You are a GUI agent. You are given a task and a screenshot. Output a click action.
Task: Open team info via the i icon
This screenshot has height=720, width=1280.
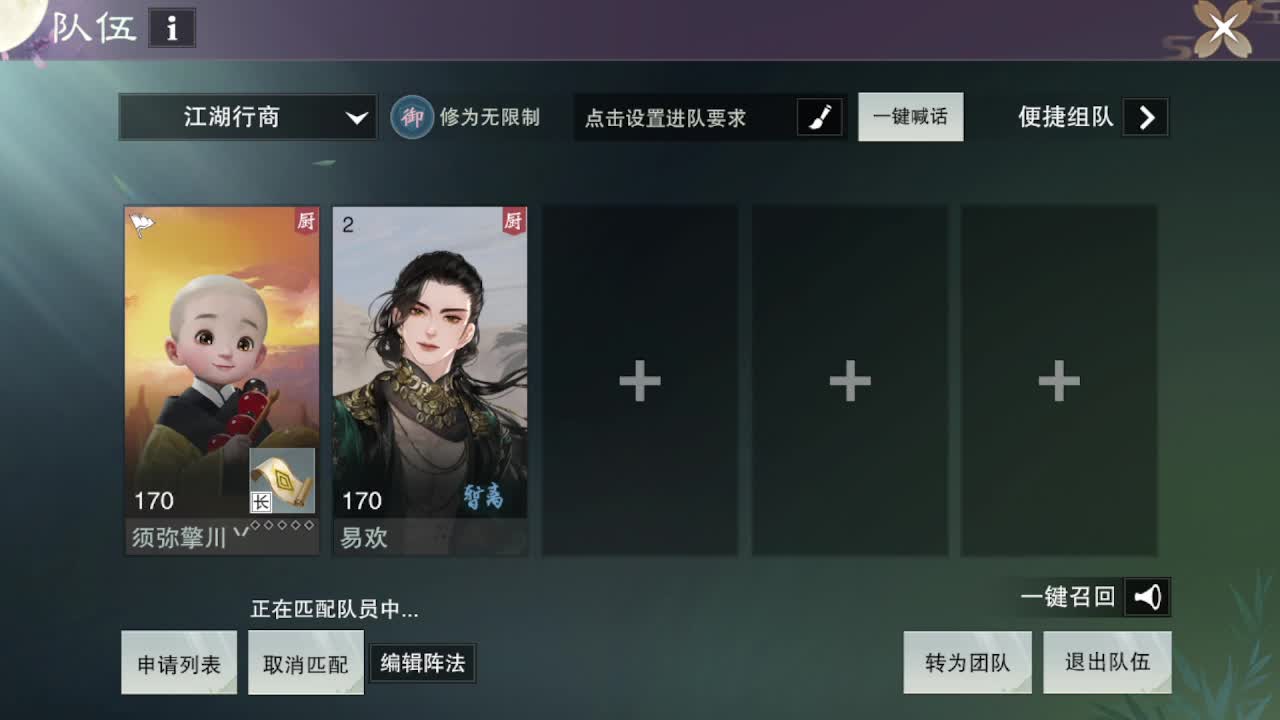pyautogui.click(x=172, y=29)
